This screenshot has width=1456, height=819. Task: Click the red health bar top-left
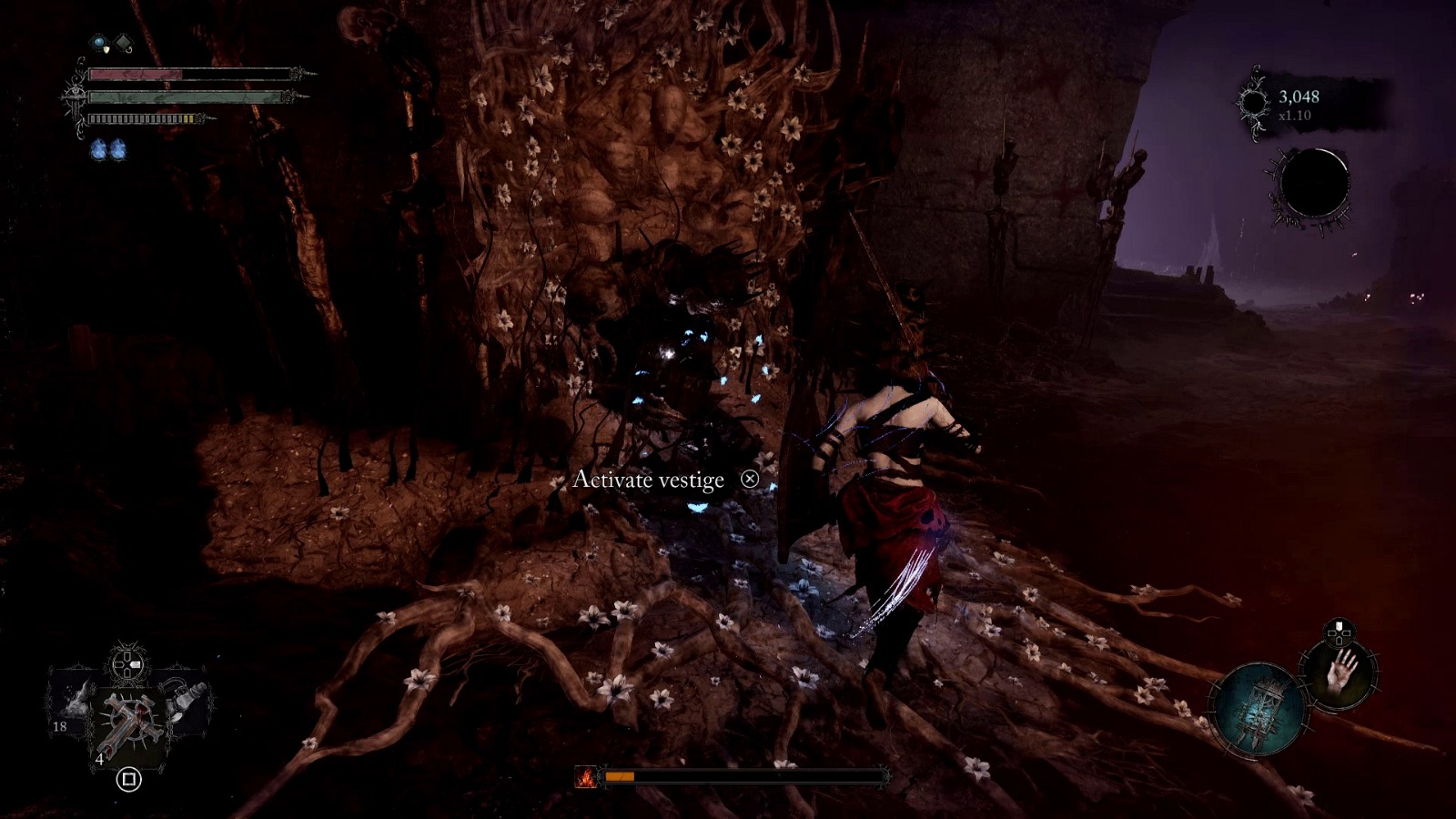point(137,74)
